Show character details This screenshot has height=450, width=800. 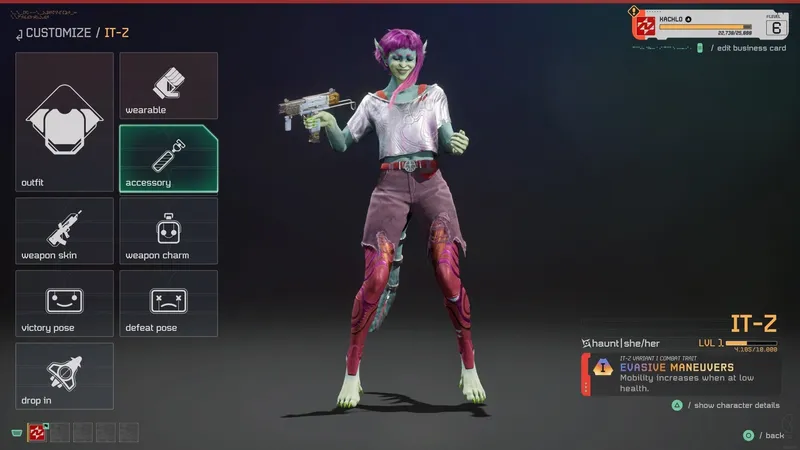pos(731,405)
